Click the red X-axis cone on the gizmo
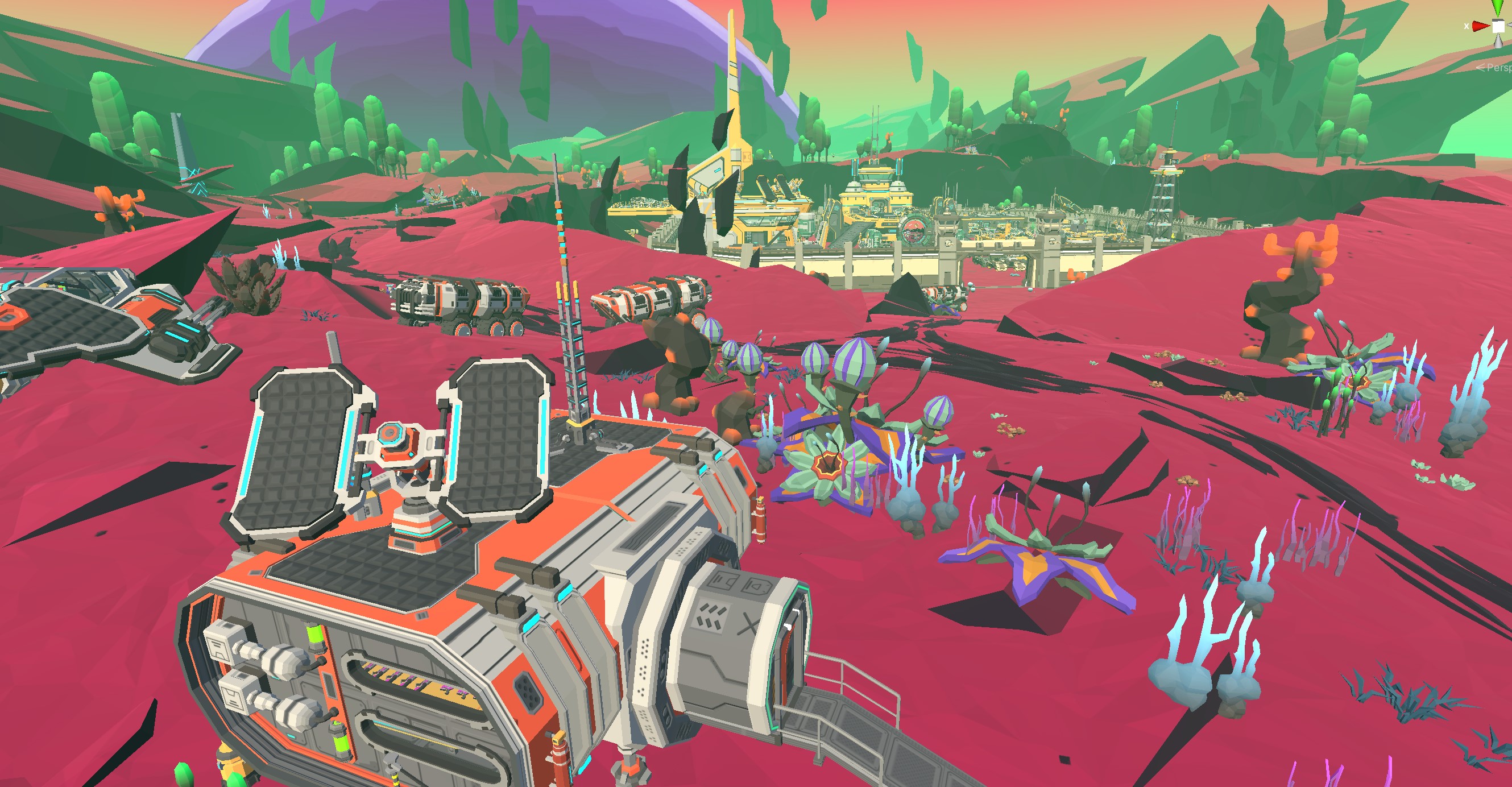 coord(1481,26)
